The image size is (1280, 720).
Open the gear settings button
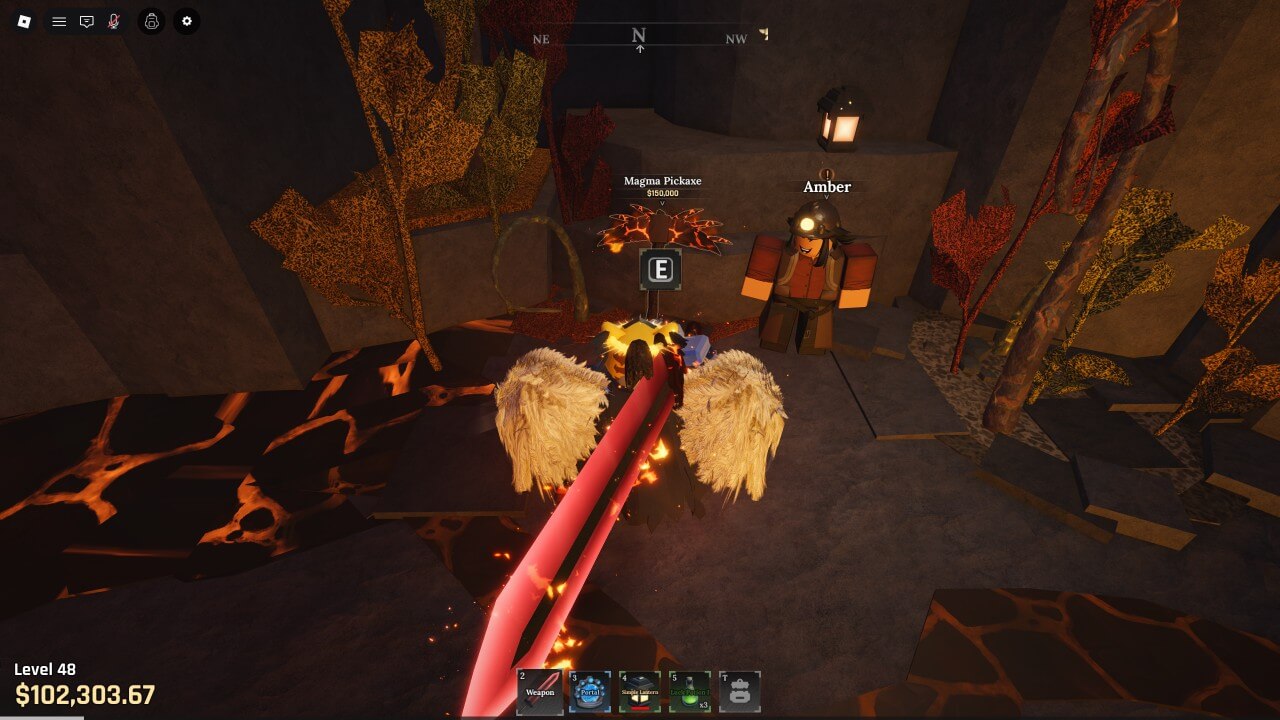pyautogui.click(x=186, y=21)
